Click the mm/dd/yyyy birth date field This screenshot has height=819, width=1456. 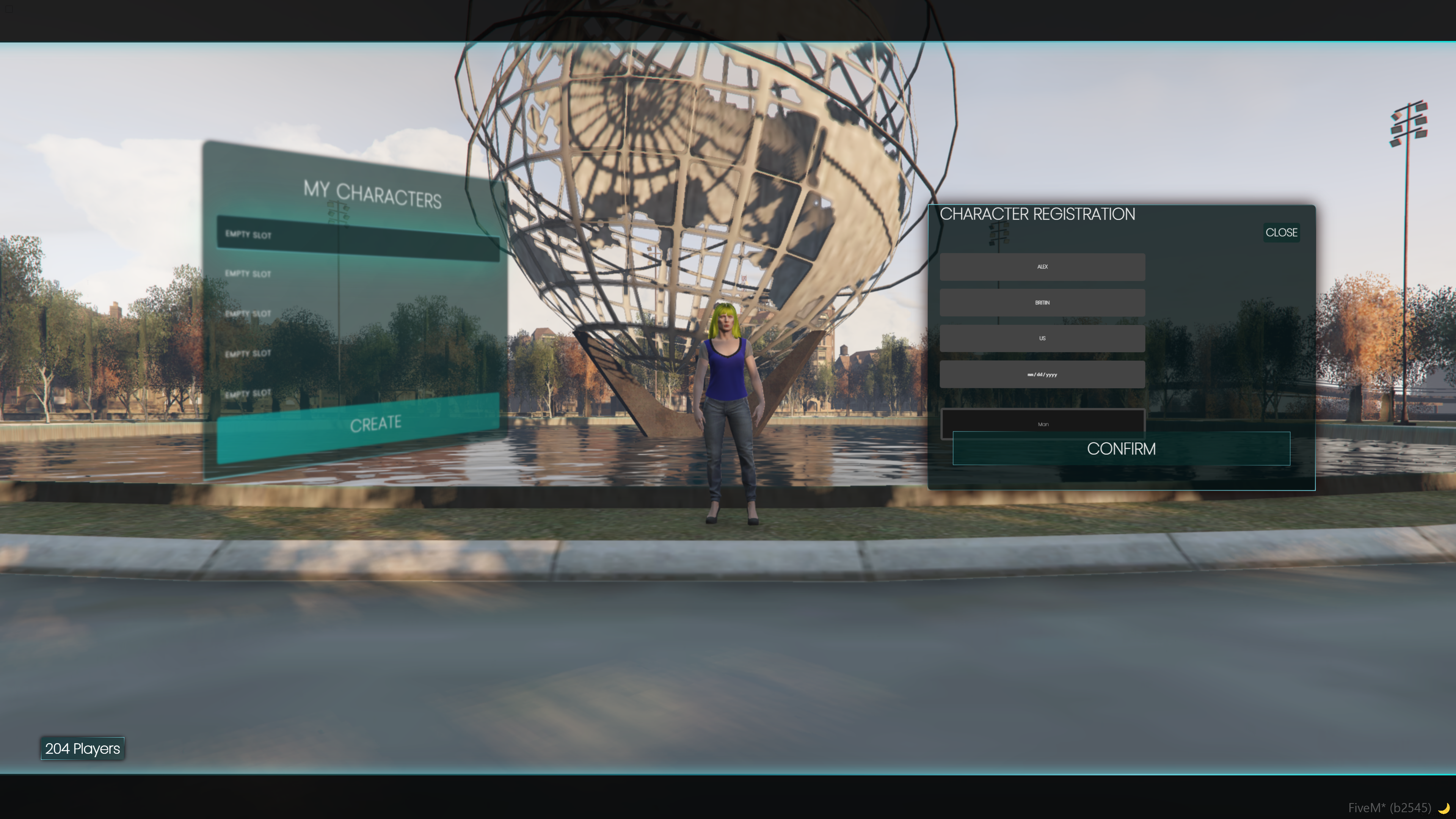tap(1042, 375)
